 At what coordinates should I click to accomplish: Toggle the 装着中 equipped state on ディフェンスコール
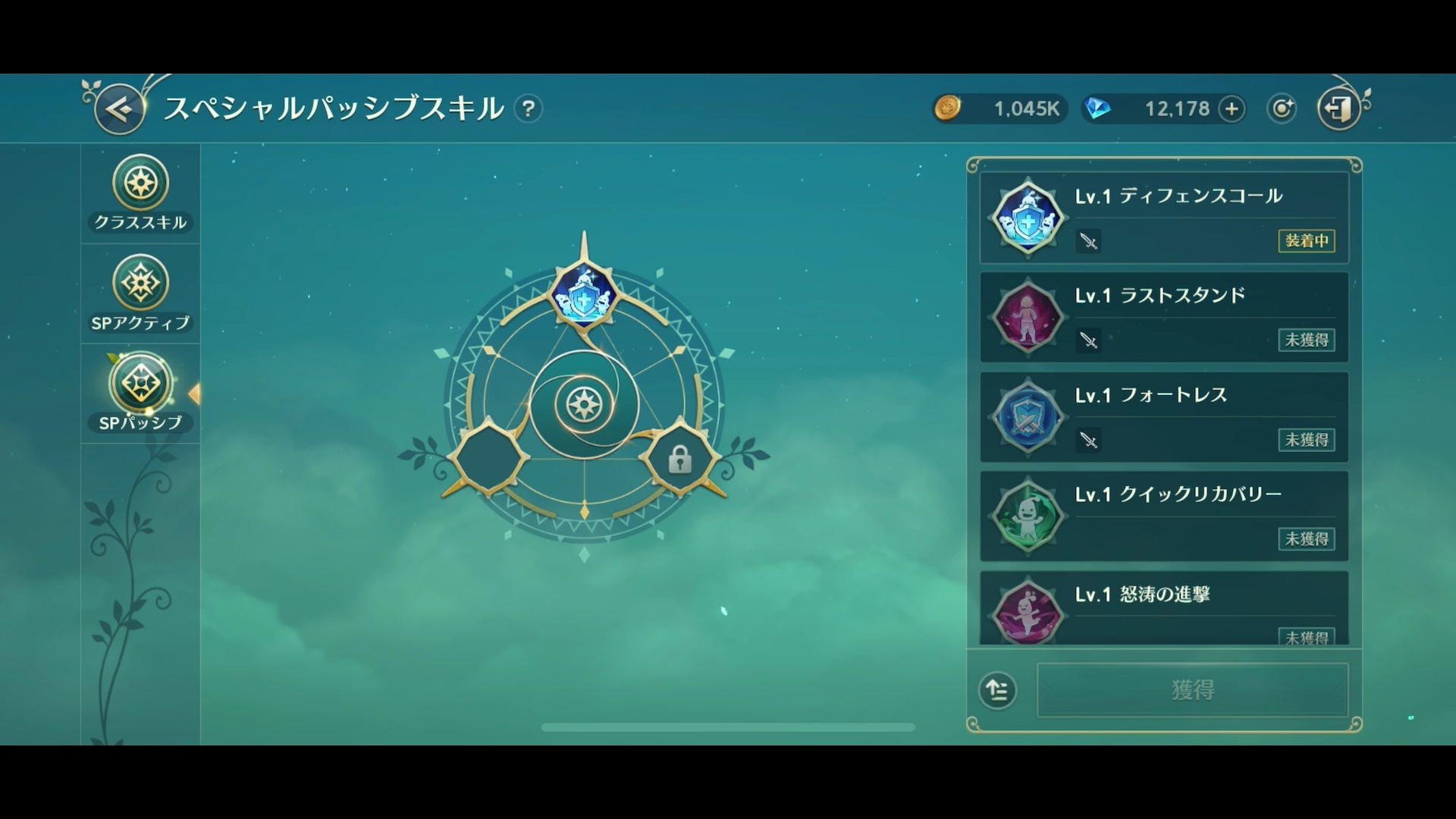click(x=1306, y=242)
